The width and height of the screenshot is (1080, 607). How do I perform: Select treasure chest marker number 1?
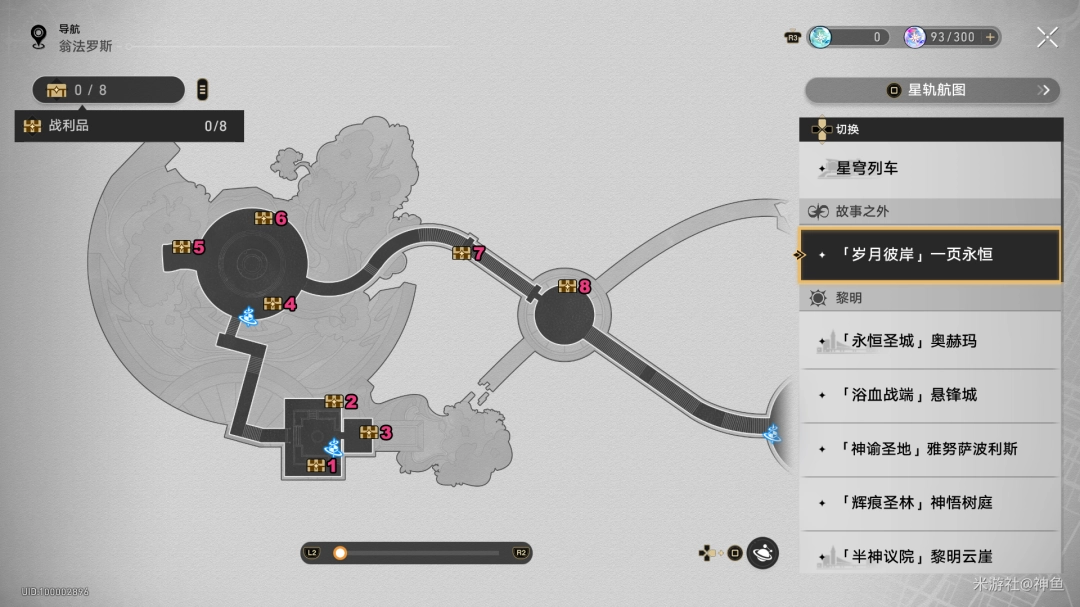(317, 465)
